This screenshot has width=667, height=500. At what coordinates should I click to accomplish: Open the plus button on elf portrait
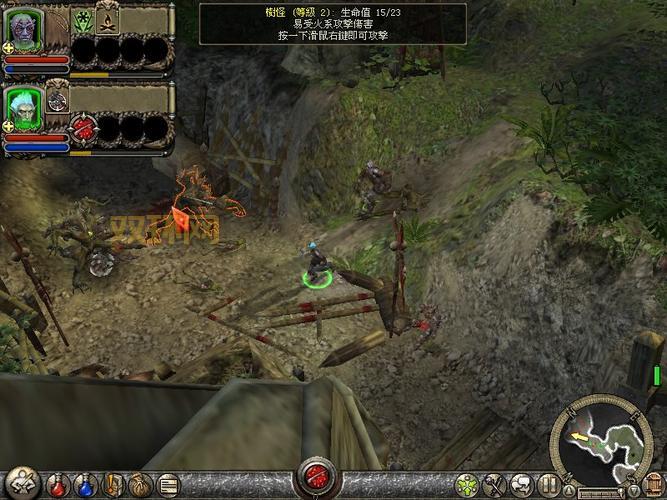coord(8,125)
